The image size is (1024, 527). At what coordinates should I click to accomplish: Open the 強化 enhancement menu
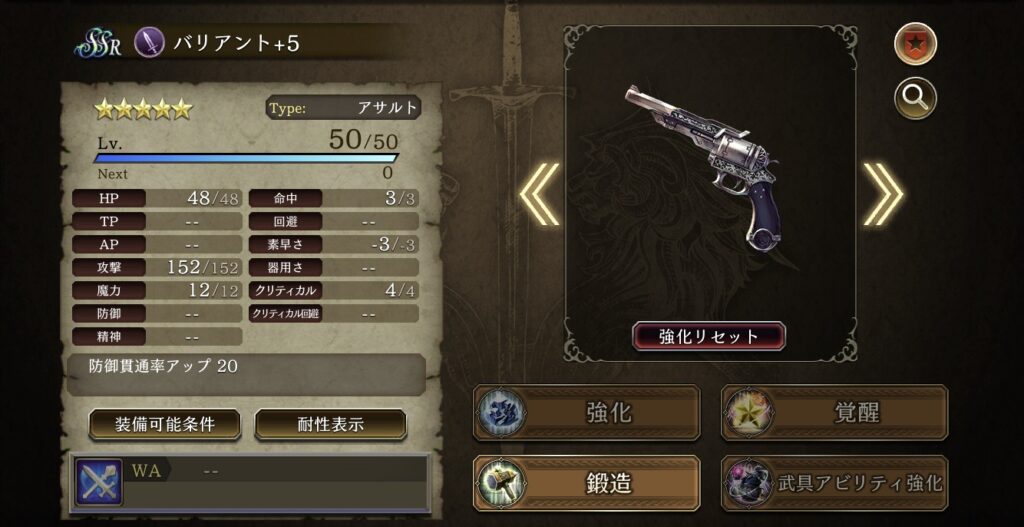click(x=586, y=412)
